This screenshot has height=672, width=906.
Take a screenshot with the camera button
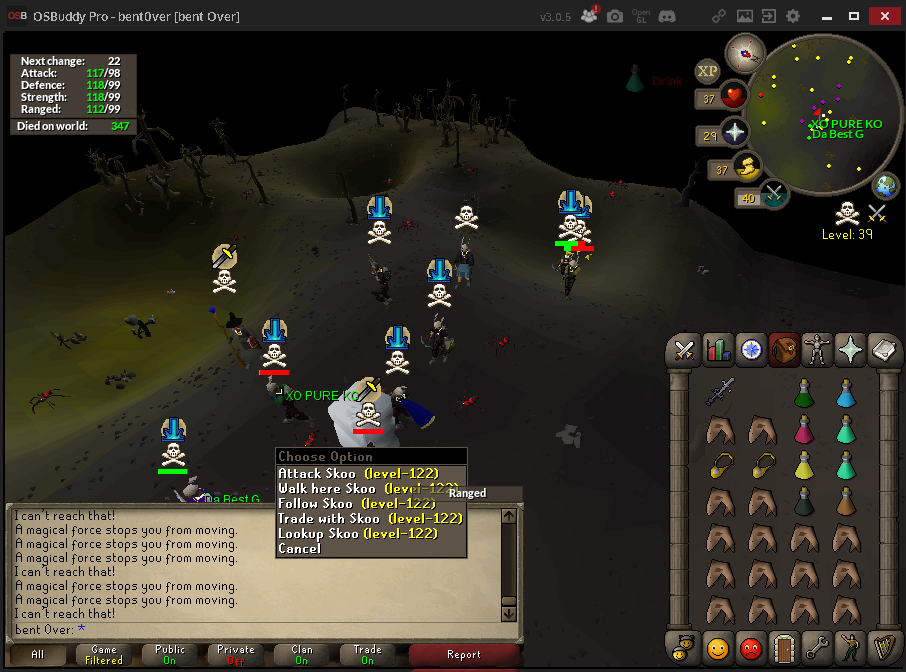tap(615, 16)
